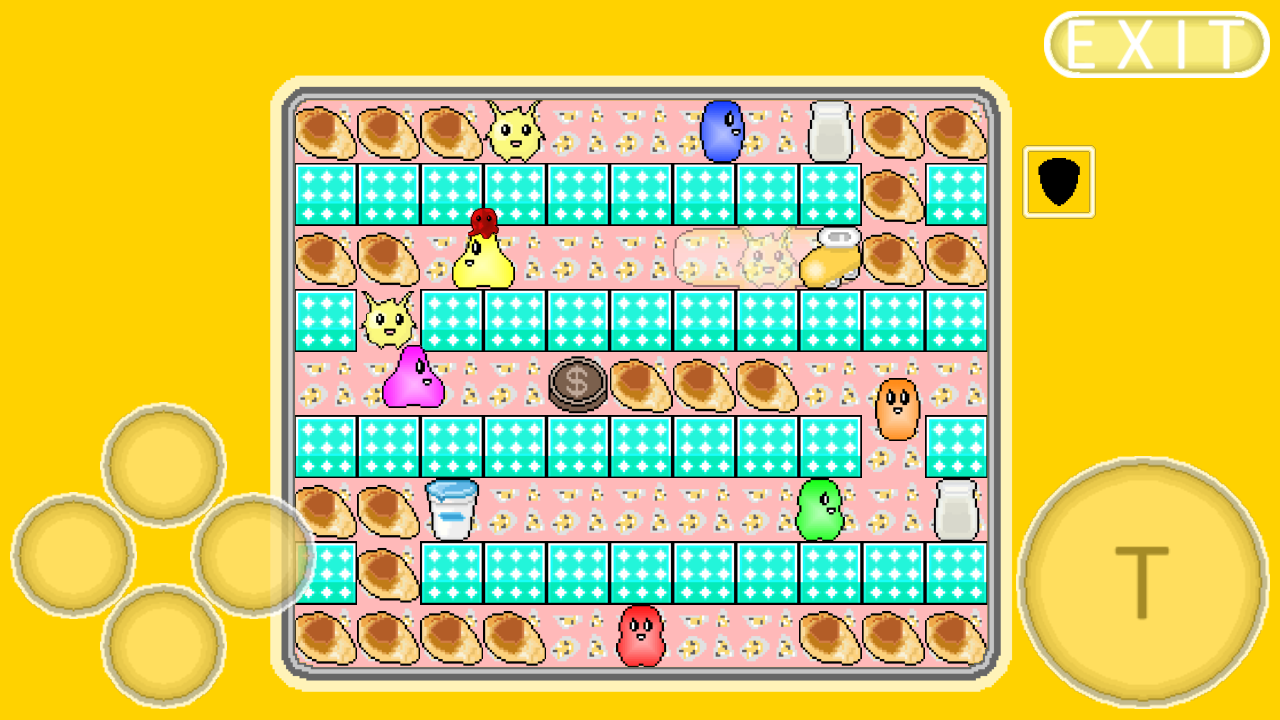1280x720 pixels.
Task: Click the red creature at the bottom
Action: (x=642, y=635)
